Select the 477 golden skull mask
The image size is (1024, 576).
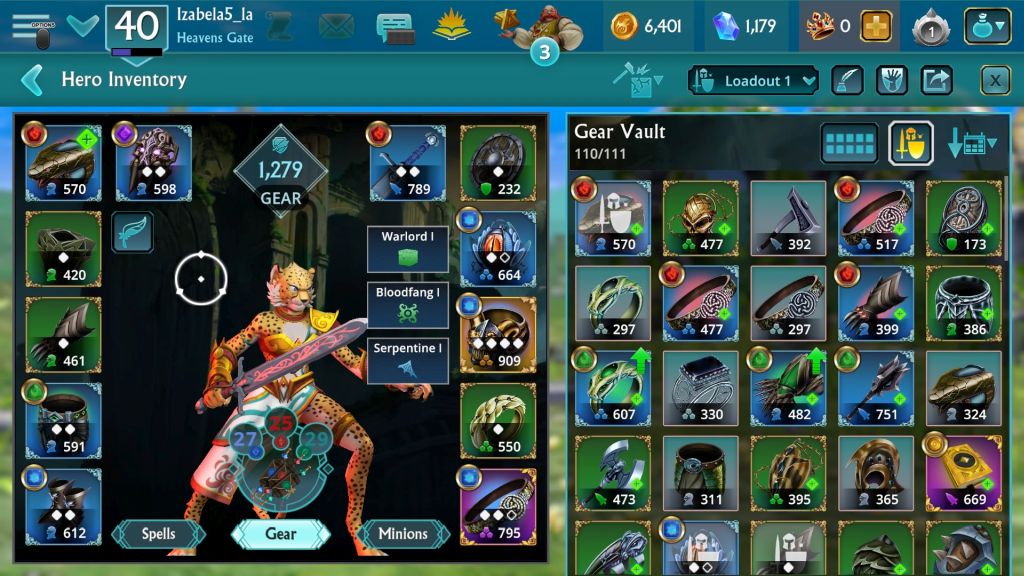click(x=700, y=217)
